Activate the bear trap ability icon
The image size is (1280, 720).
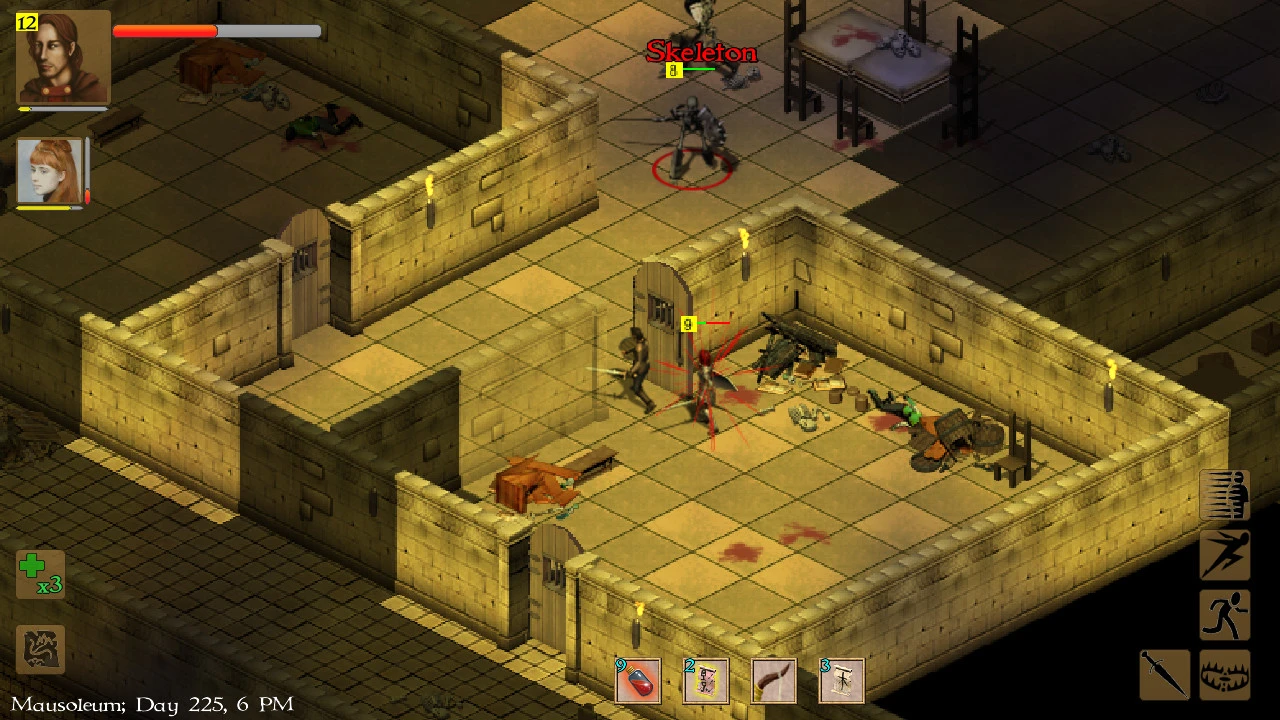tap(1225, 675)
